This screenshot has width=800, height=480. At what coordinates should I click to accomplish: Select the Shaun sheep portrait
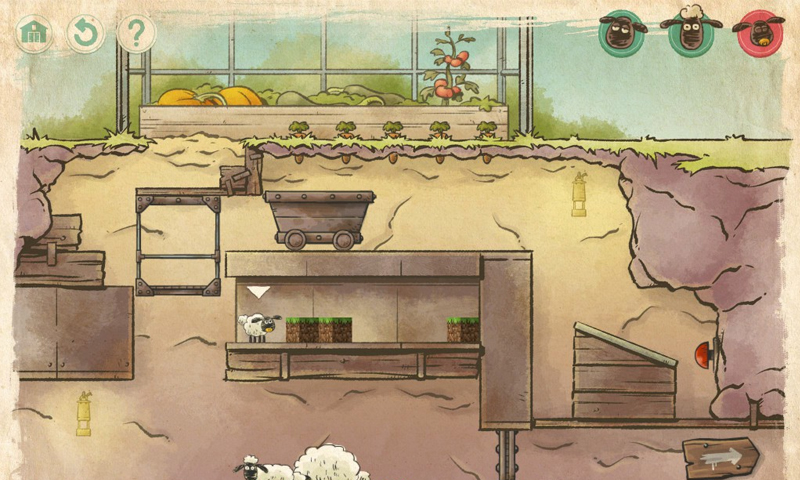(622, 33)
